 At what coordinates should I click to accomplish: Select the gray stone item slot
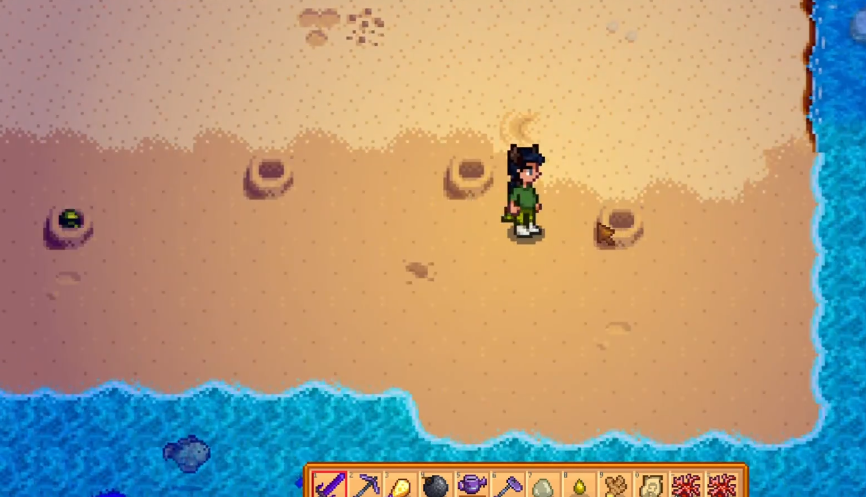(x=542, y=487)
